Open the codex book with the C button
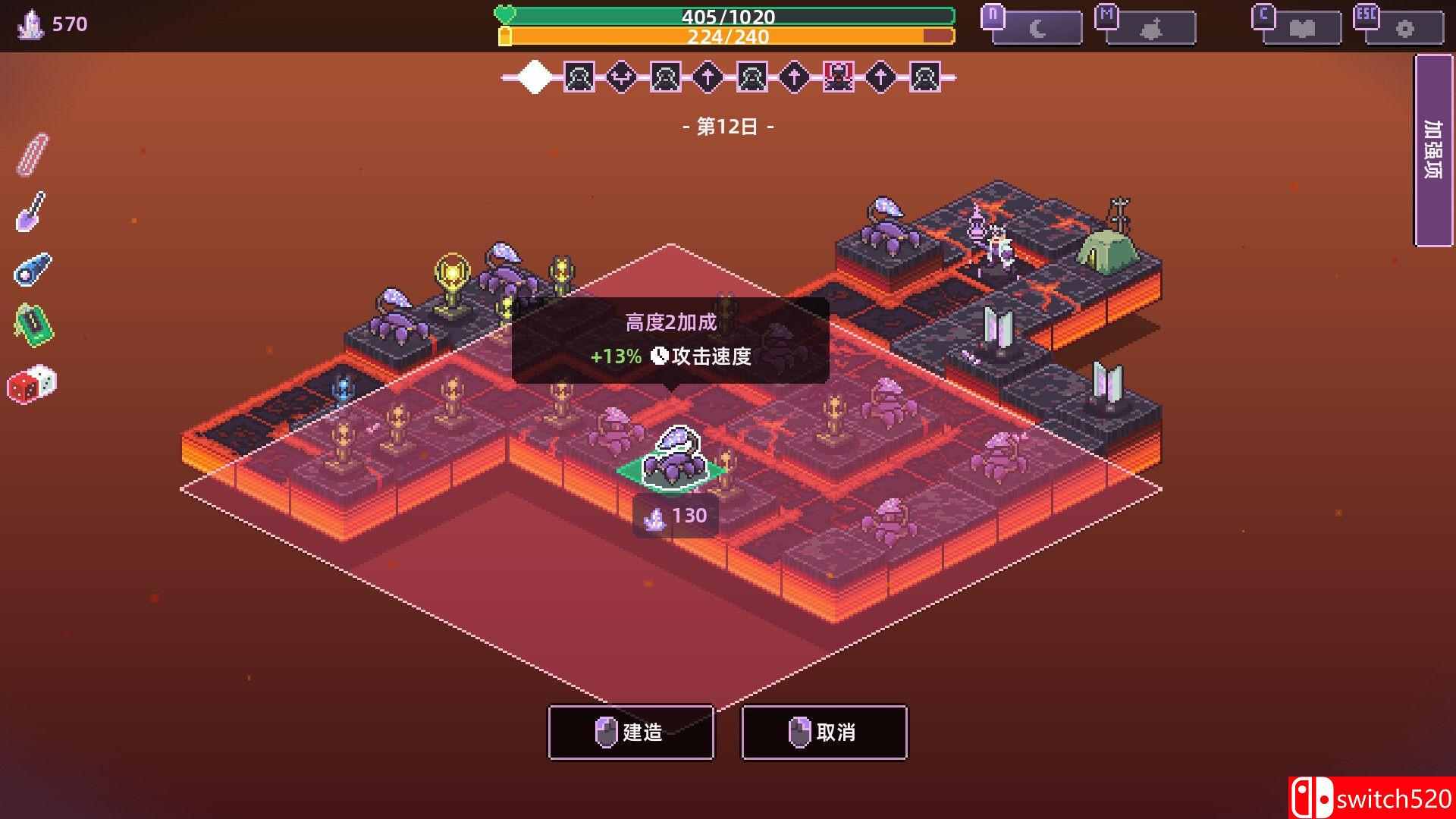Screen dimensions: 1456x819 point(1298,27)
